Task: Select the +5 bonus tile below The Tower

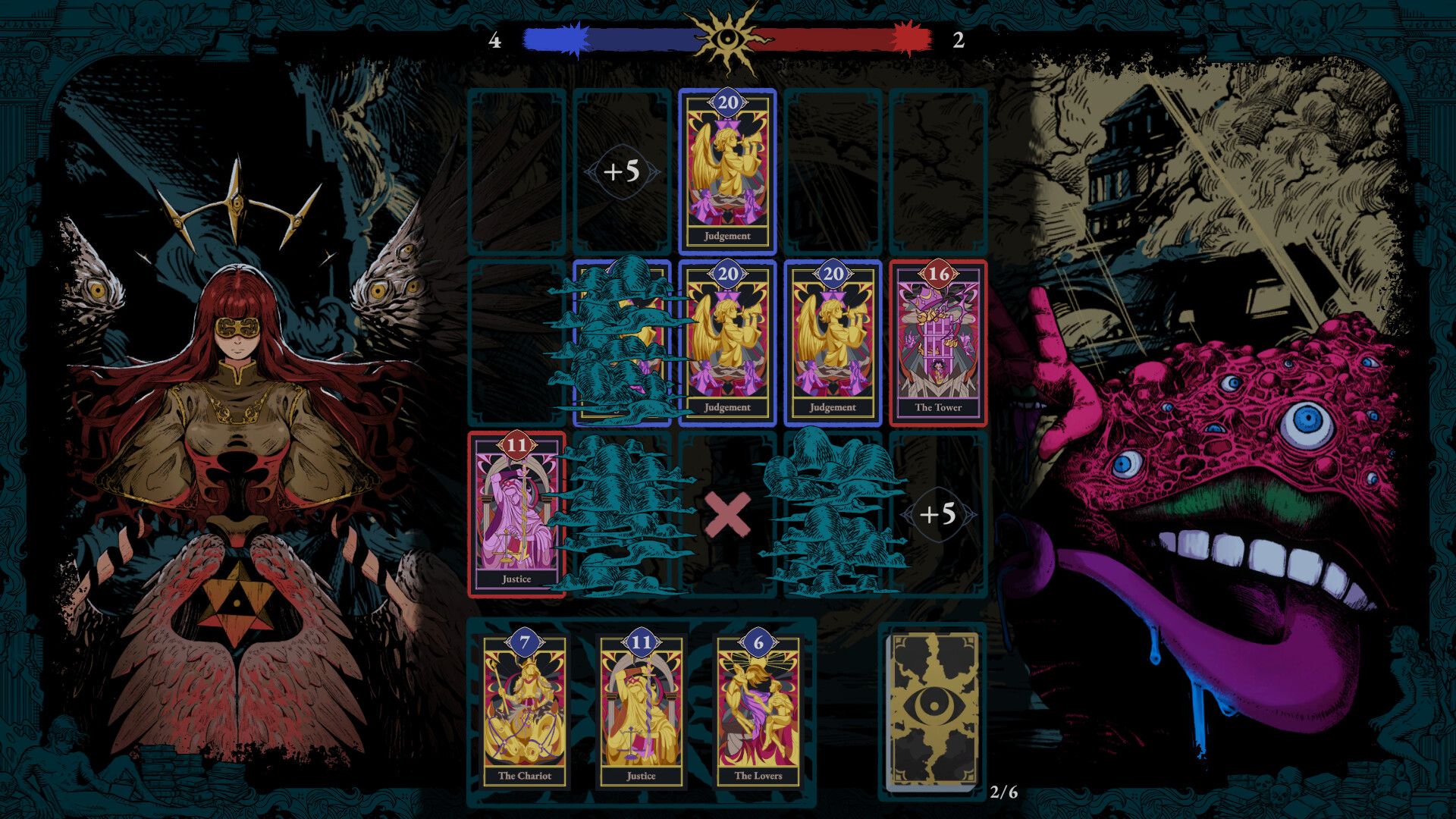Action: point(938,514)
